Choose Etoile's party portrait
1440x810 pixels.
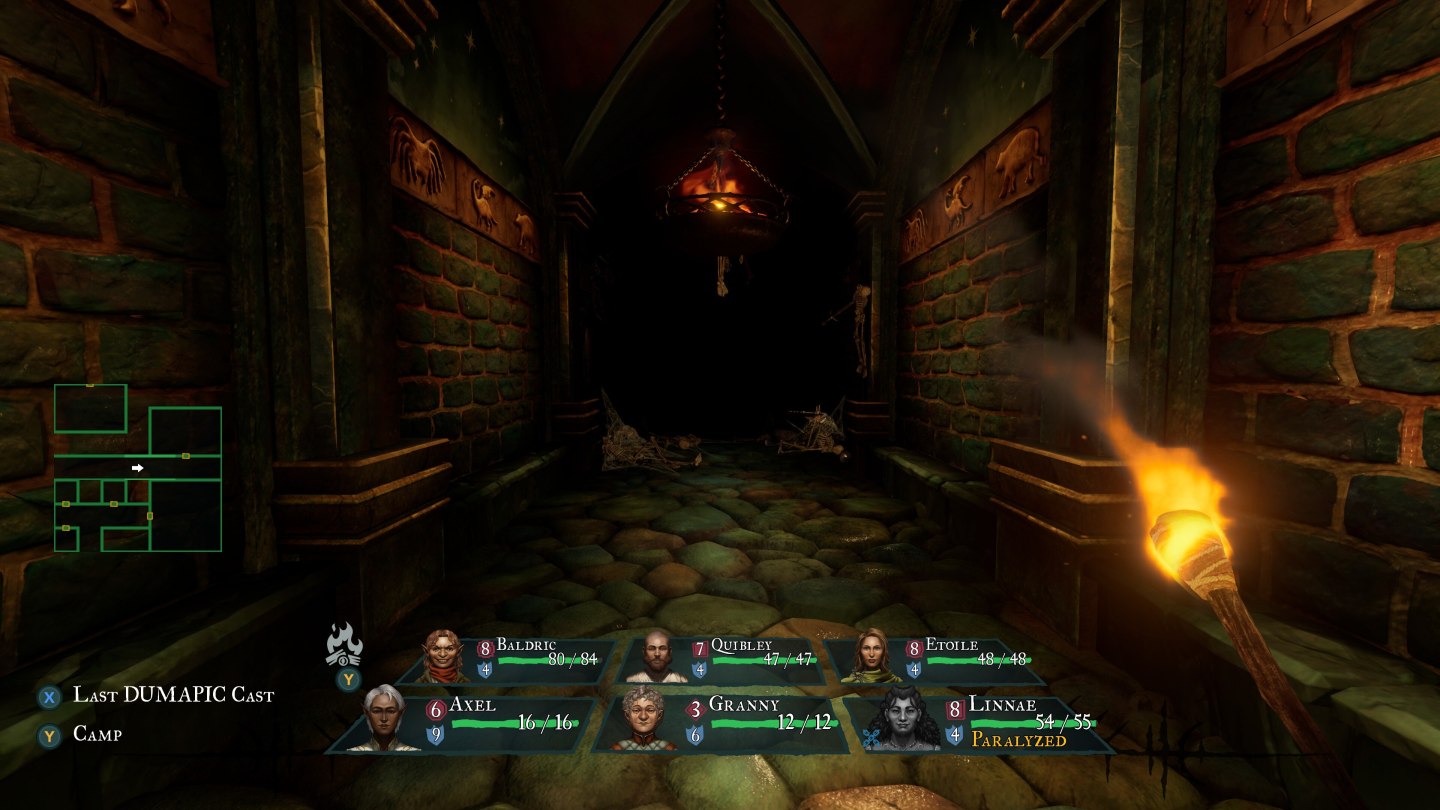(x=870, y=656)
